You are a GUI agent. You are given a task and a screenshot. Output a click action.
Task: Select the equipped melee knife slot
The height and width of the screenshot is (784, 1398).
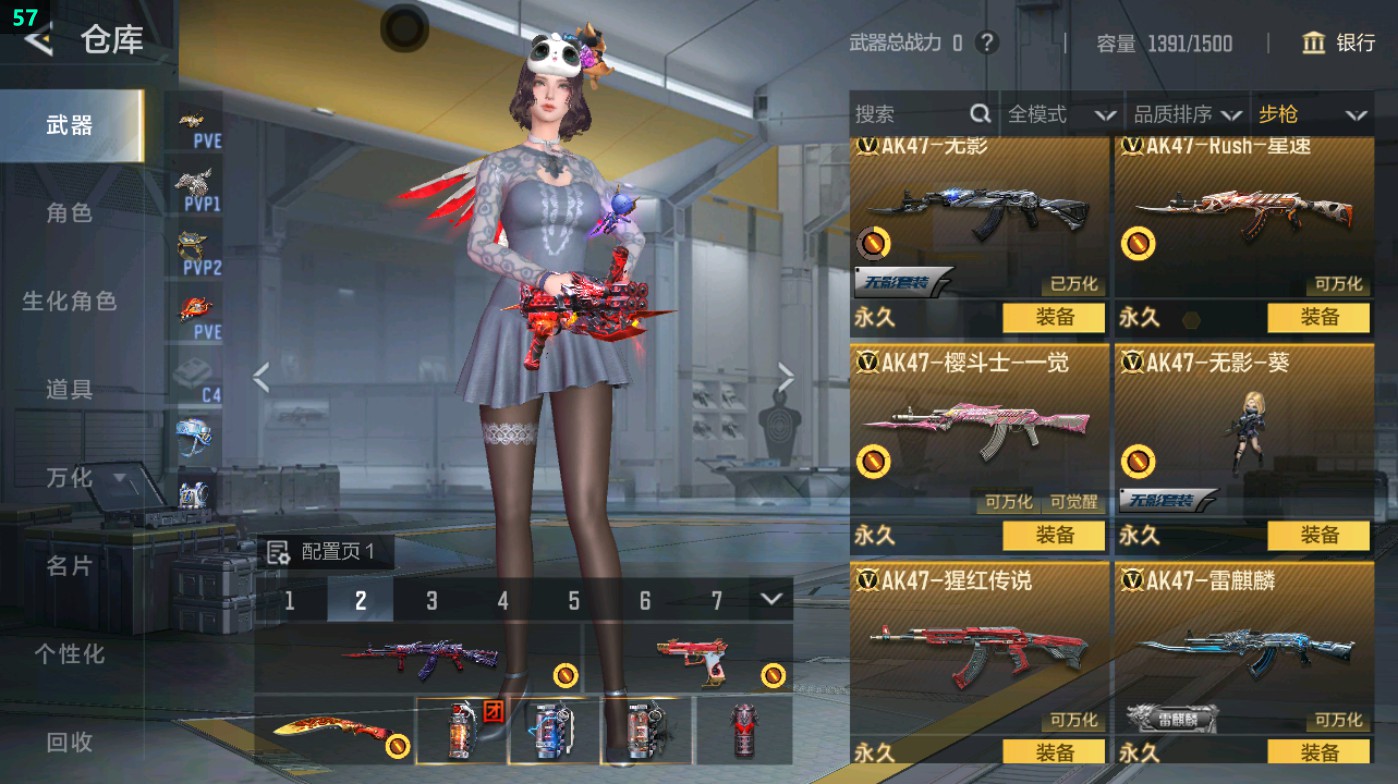(334, 731)
